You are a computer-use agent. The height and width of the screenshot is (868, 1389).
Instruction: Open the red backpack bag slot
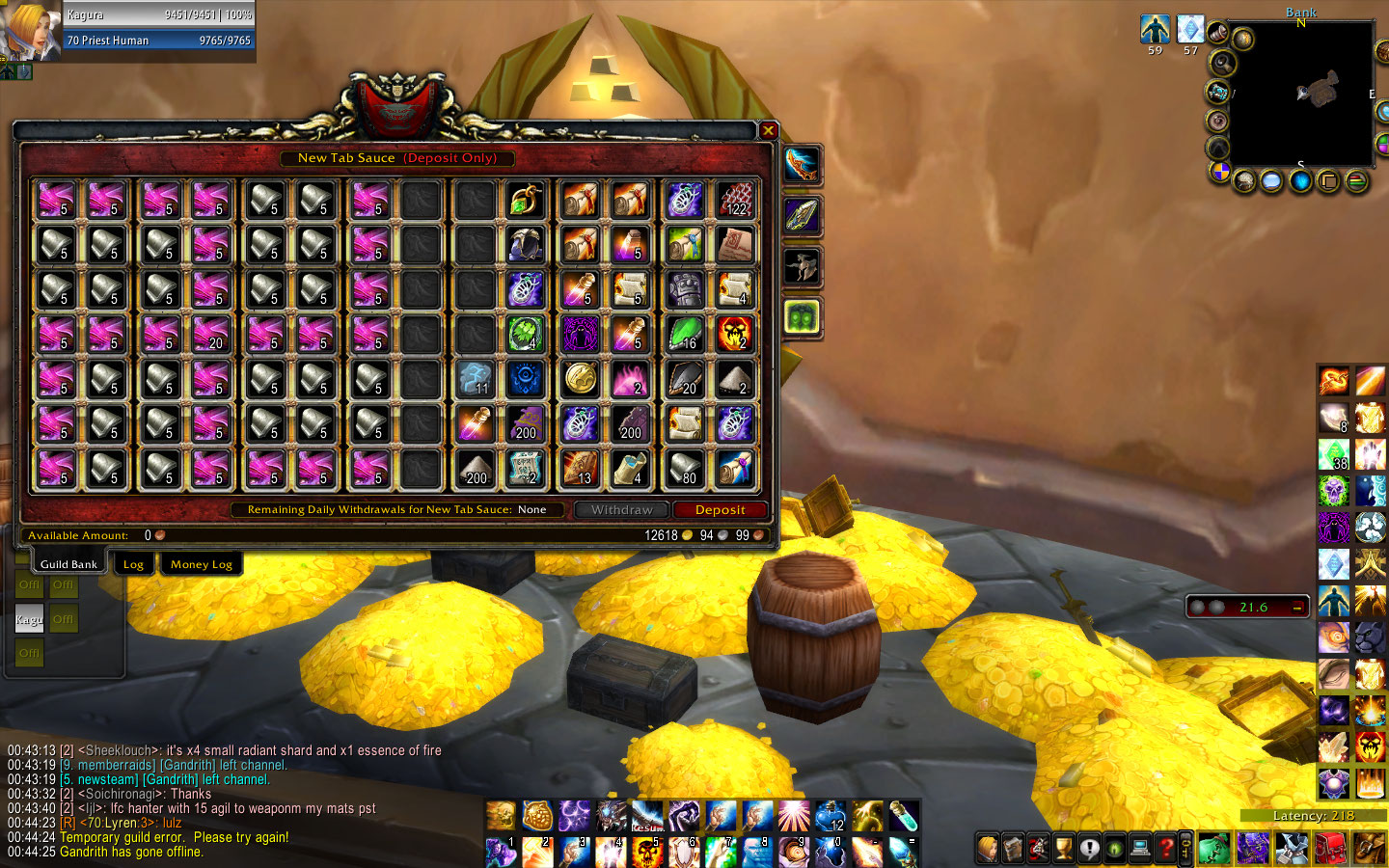pyautogui.click(x=1330, y=849)
